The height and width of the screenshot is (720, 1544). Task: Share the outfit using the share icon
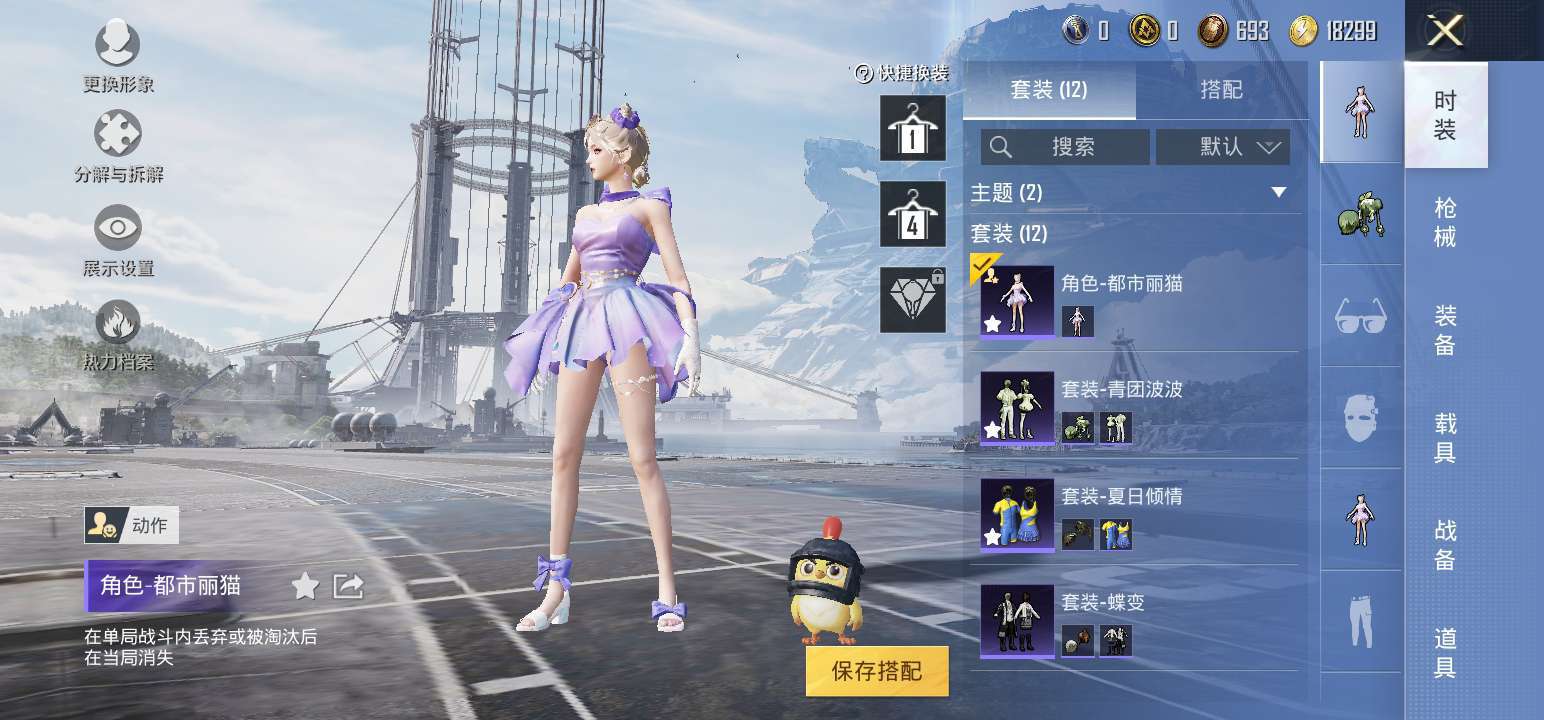point(348,586)
